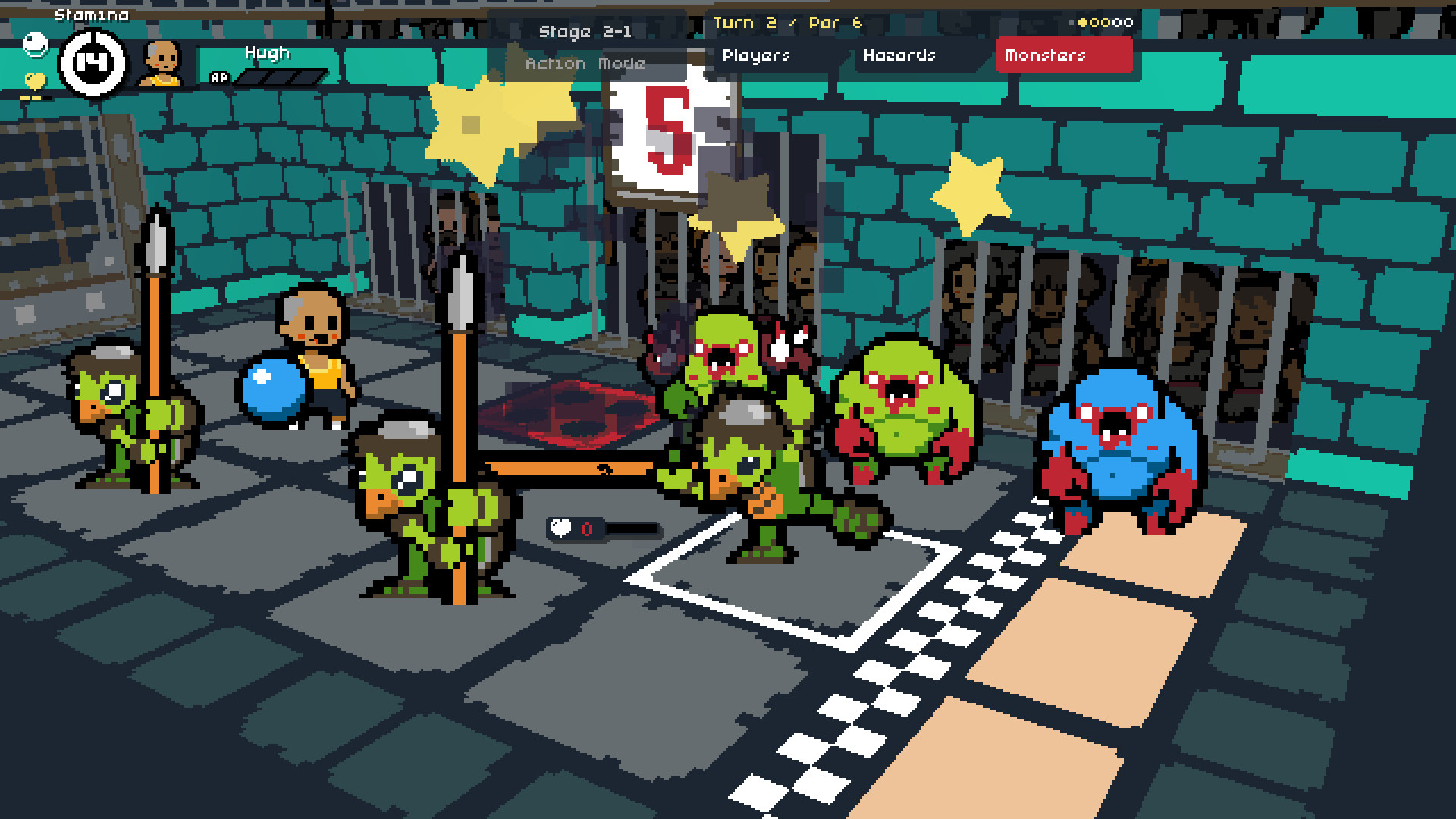1456x819 pixels.
Task: Open the Hazards tab
Action: pyautogui.click(x=900, y=55)
